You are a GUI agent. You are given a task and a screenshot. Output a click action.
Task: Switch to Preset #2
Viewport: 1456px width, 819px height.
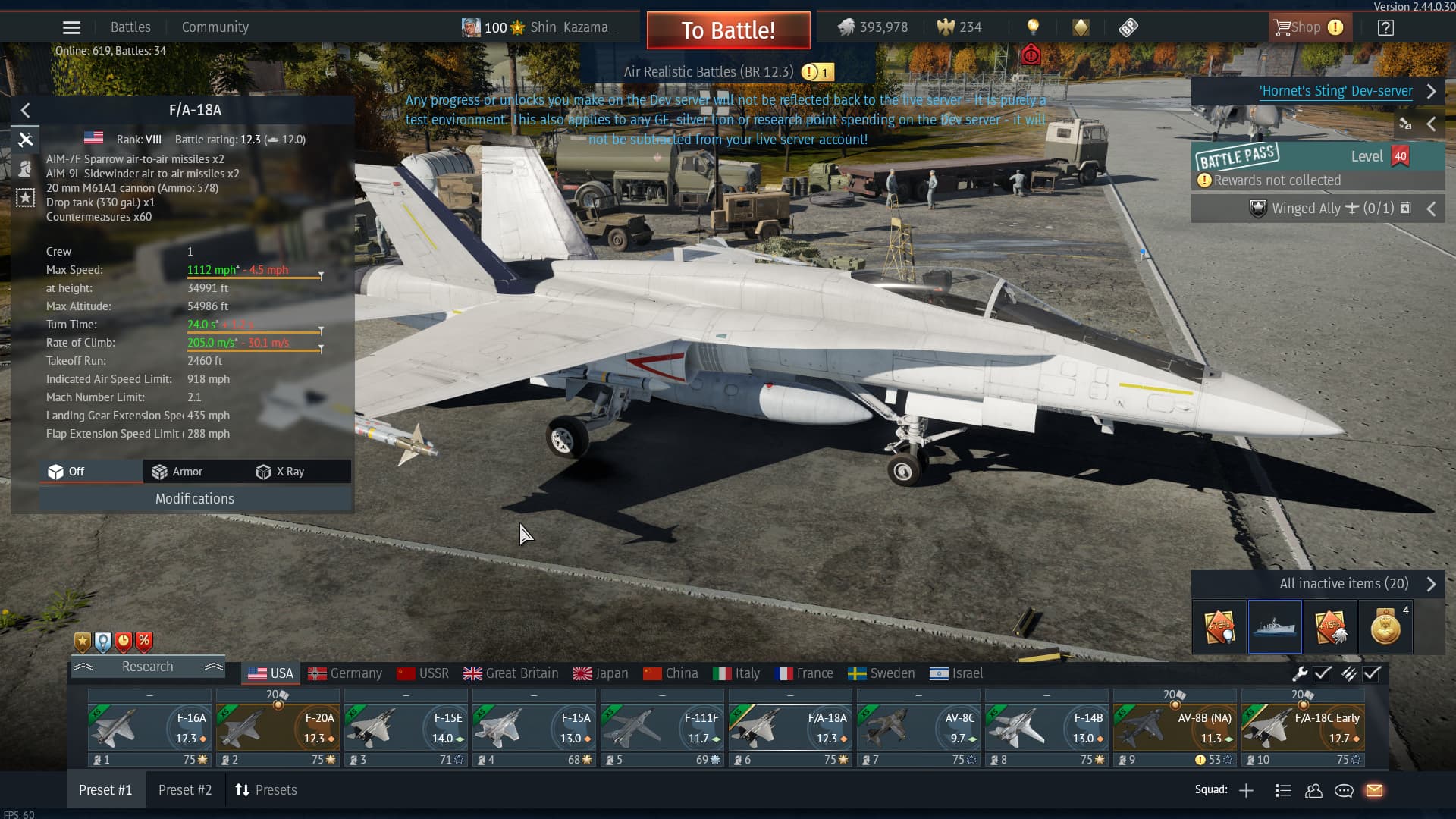(x=185, y=790)
